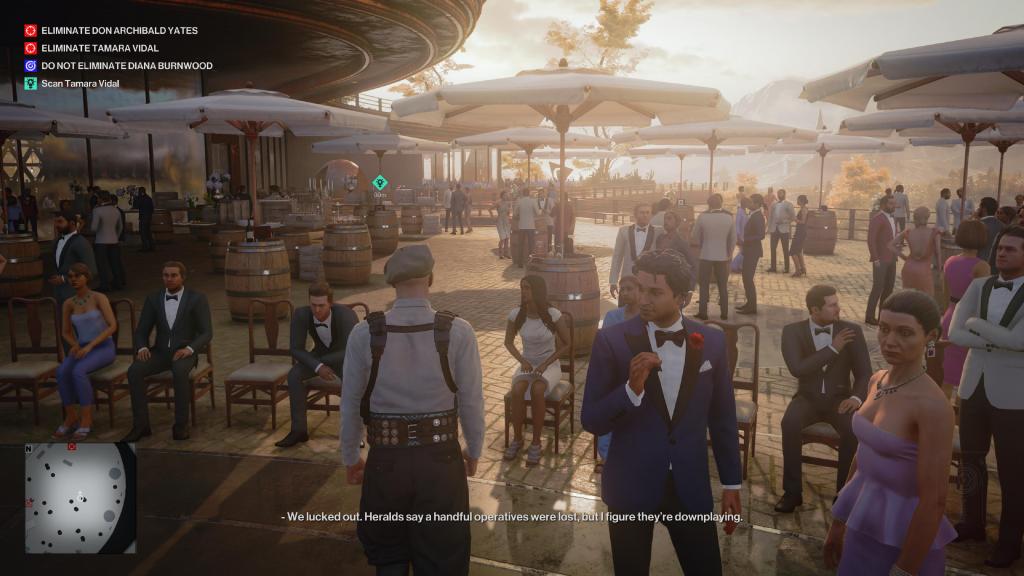Click the green objective marker in the scene

[x=380, y=182]
